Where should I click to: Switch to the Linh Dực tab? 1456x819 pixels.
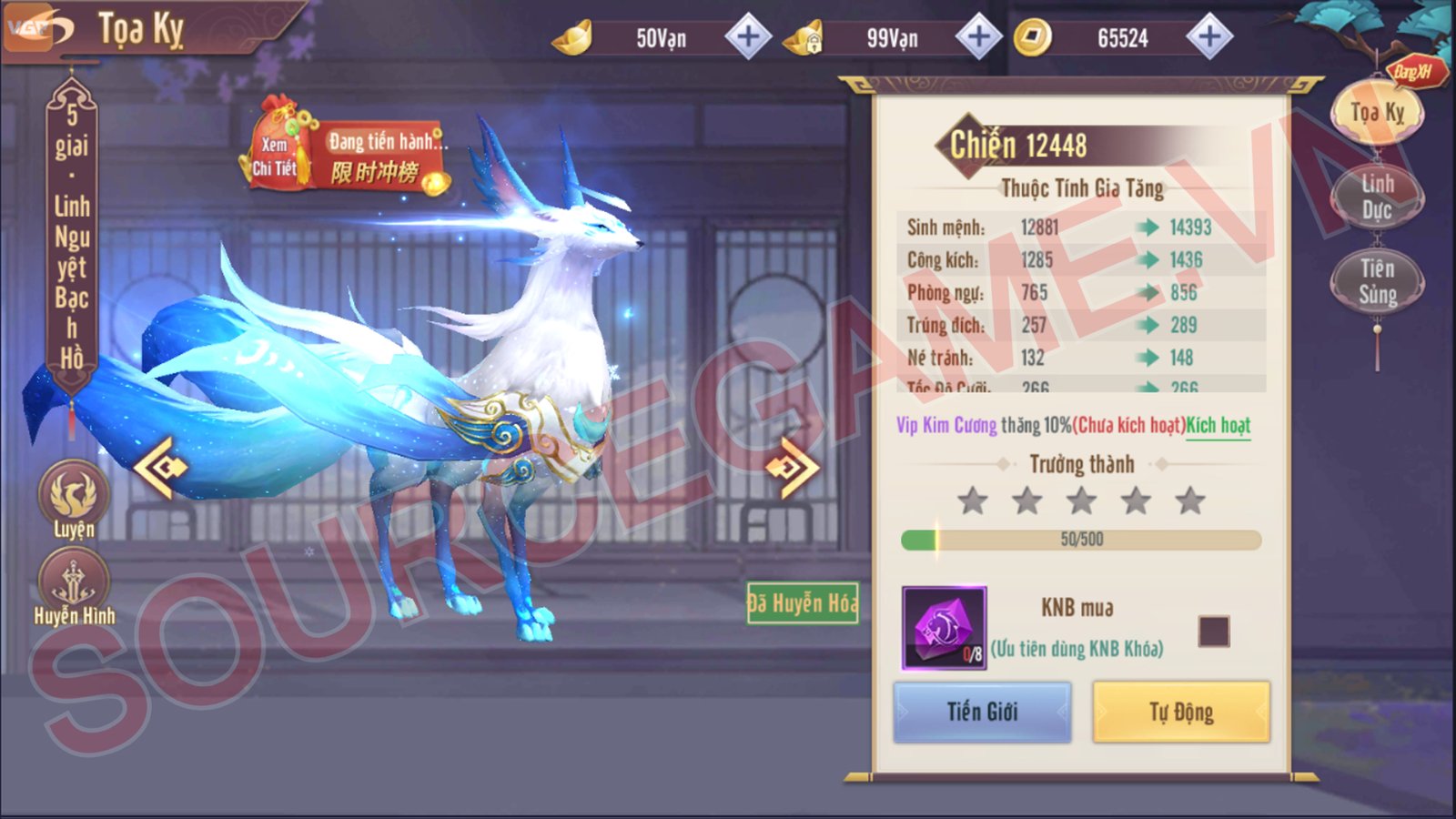1377,197
